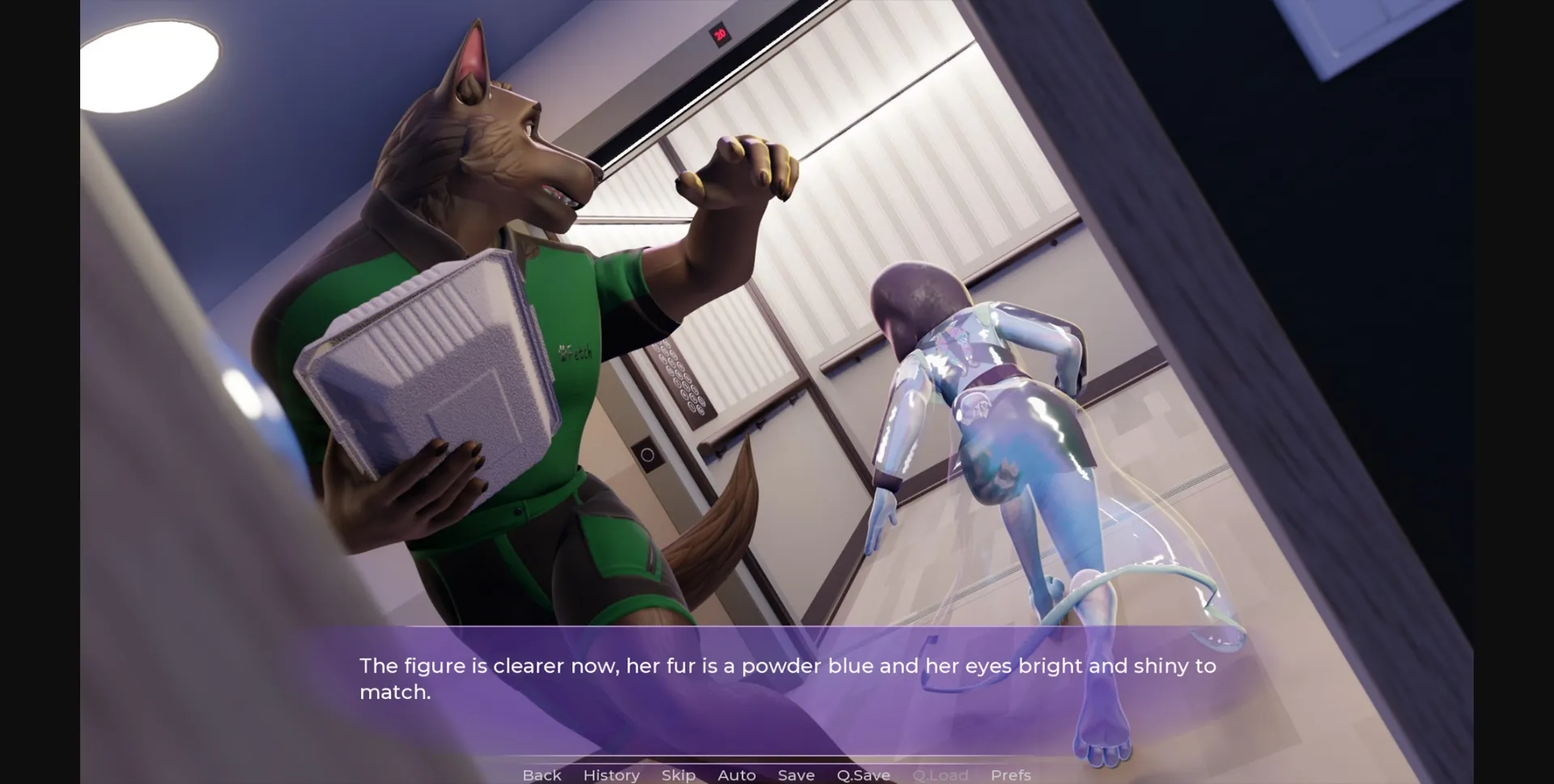
Task: Open the History log
Action: tap(610, 774)
